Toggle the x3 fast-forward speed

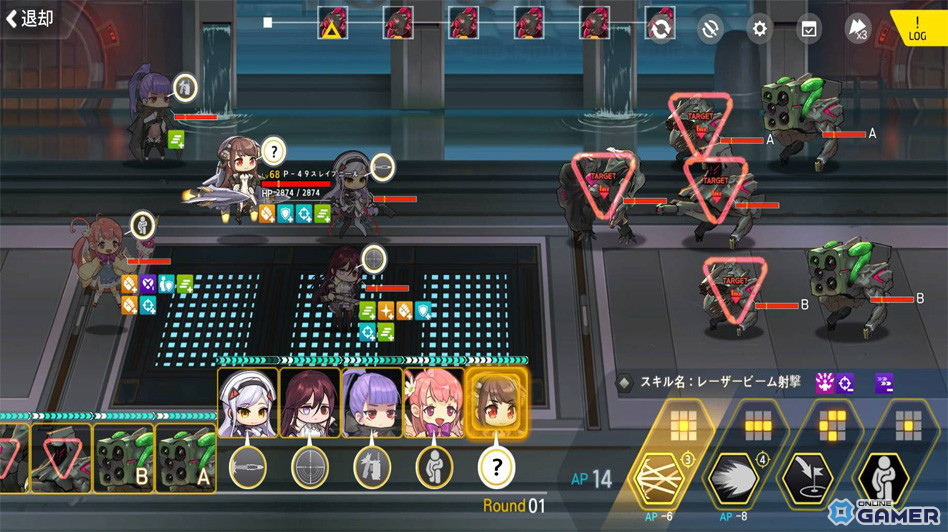click(x=857, y=28)
